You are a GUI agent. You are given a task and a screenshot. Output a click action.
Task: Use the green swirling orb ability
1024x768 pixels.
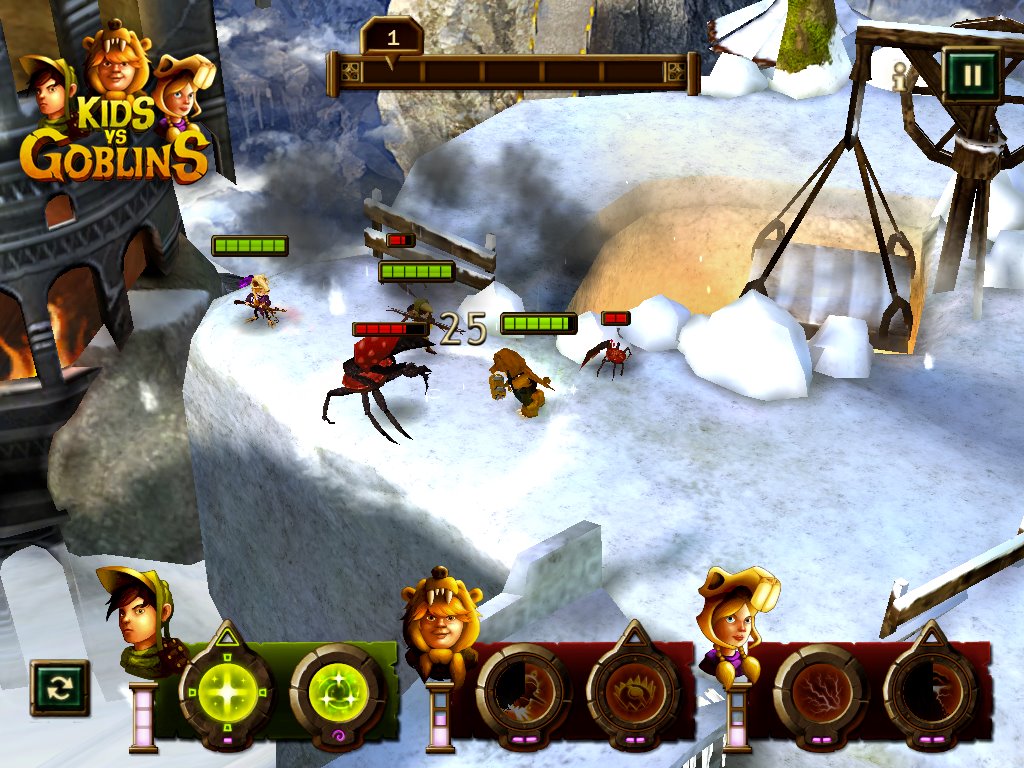(337, 692)
